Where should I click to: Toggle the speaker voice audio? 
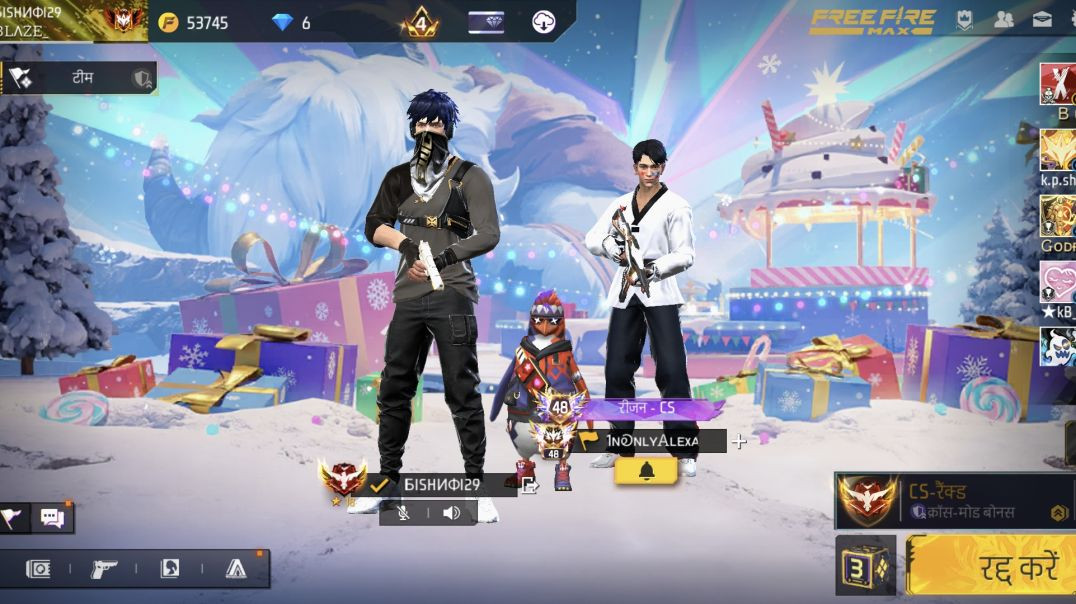pyautogui.click(x=452, y=513)
